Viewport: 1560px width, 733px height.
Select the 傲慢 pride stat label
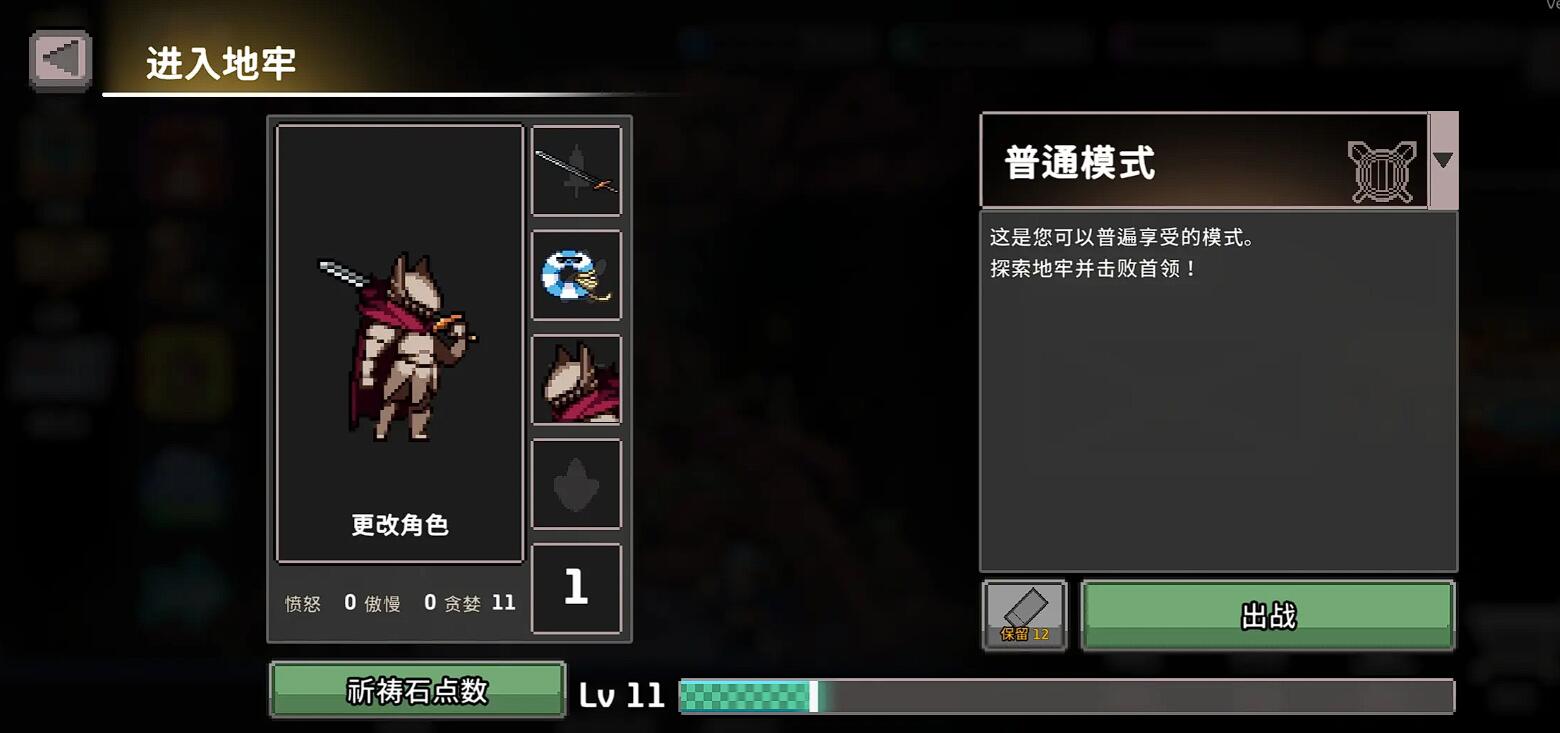(383, 603)
